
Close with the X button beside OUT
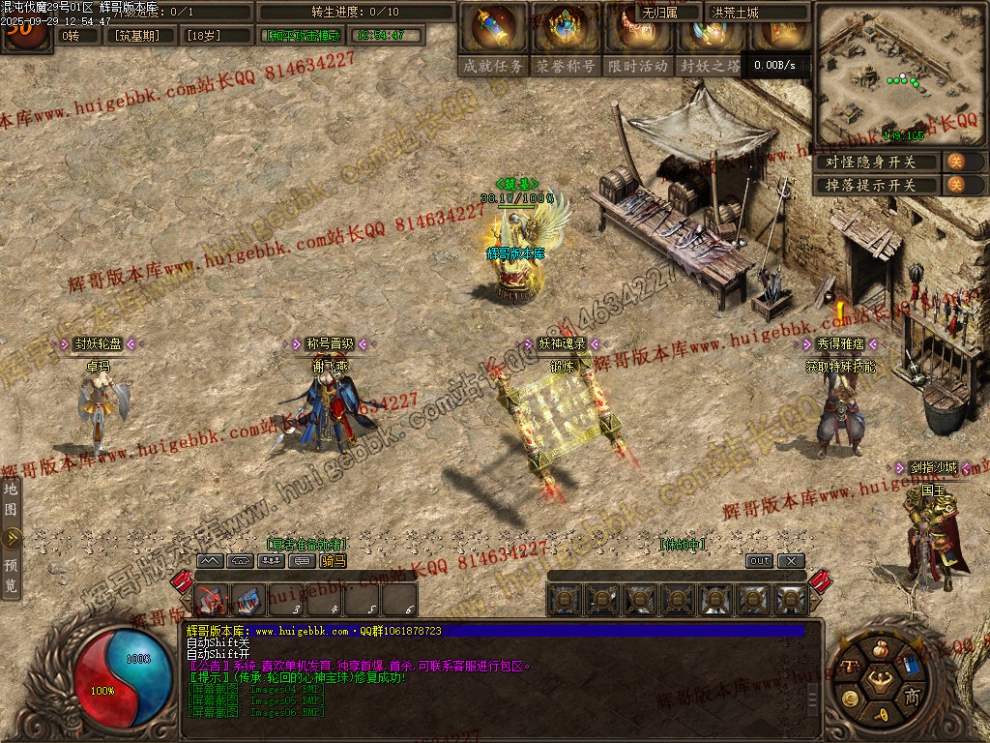pos(790,561)
